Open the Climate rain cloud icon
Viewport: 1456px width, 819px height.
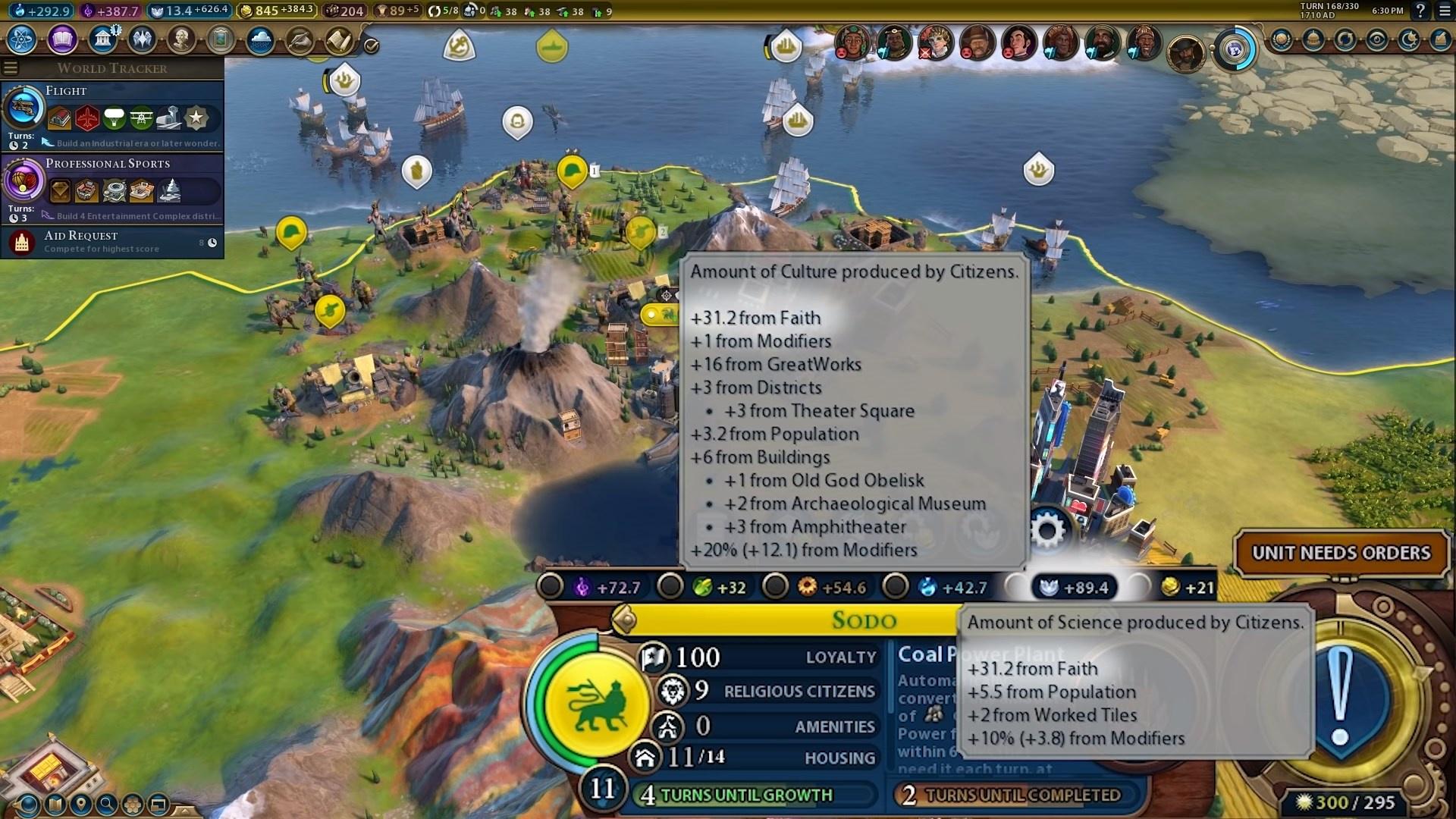[260, 39]
